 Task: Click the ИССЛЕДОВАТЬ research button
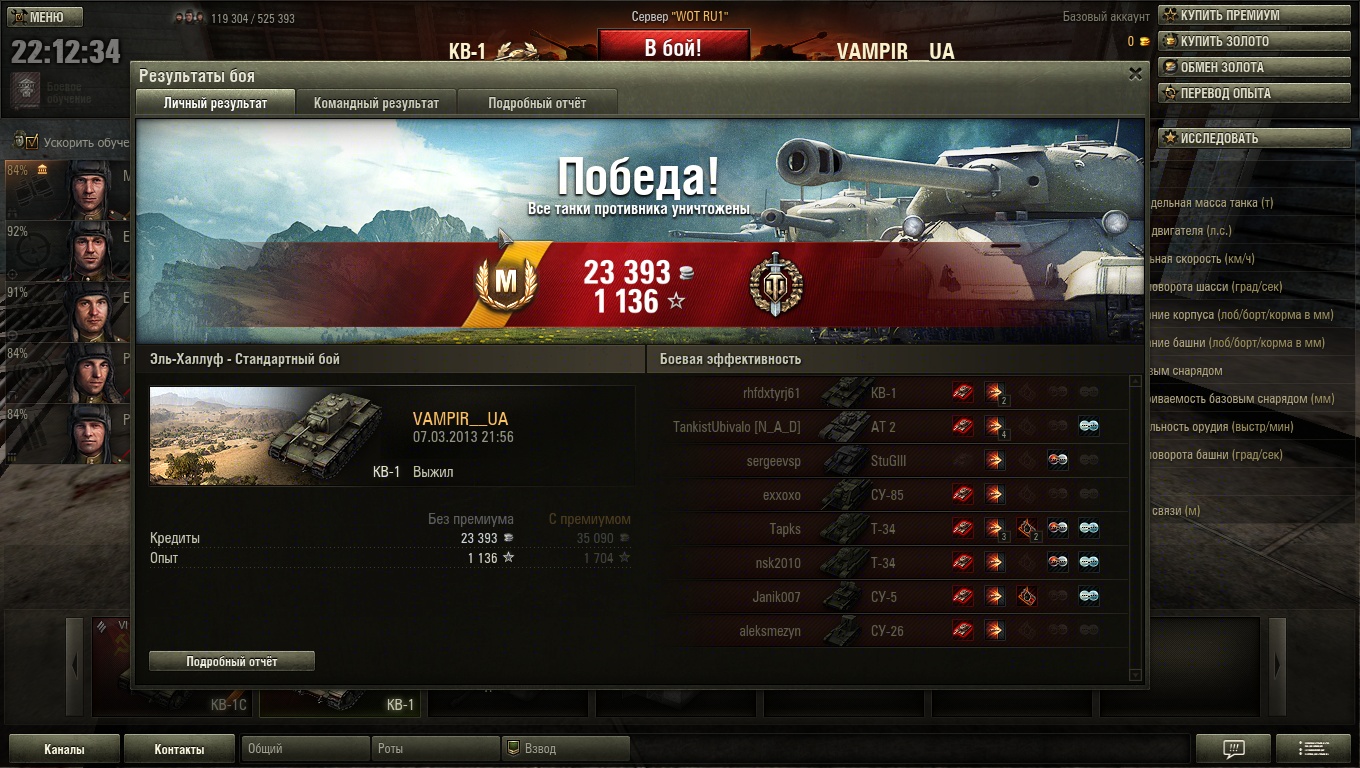[1218, 138]
